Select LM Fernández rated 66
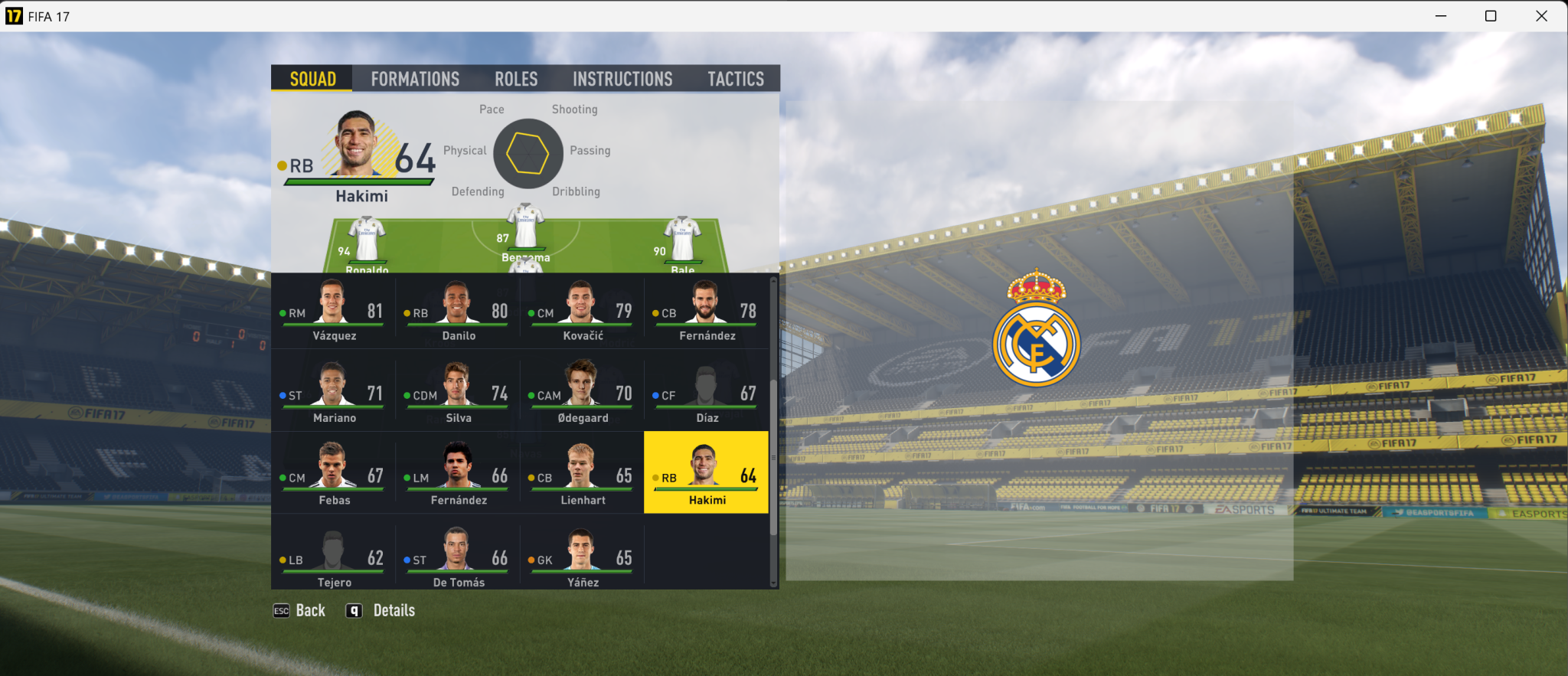The image size is (1568, 676). [458, 476]
